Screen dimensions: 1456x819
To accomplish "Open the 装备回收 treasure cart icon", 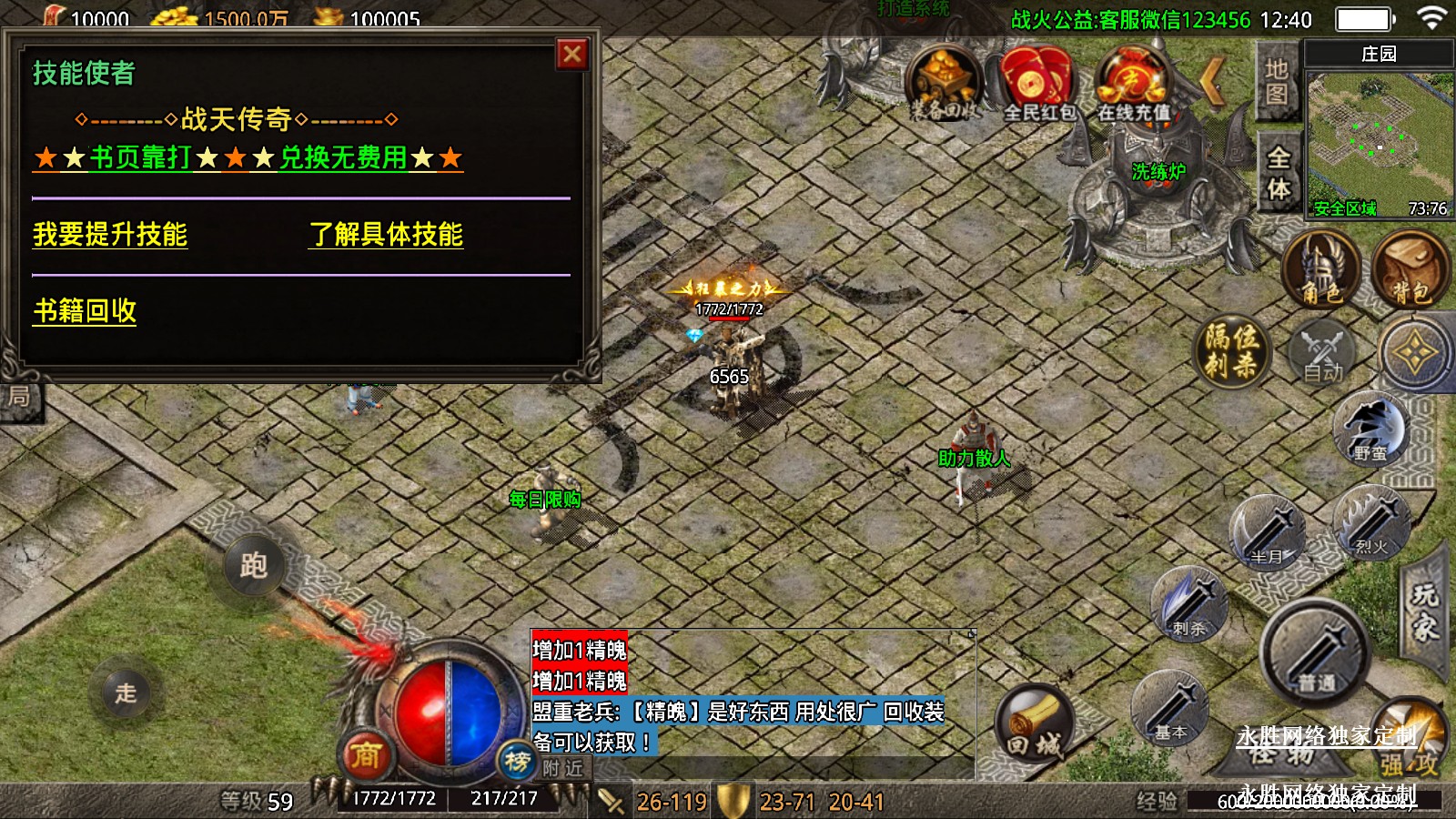I will [945, 82].
